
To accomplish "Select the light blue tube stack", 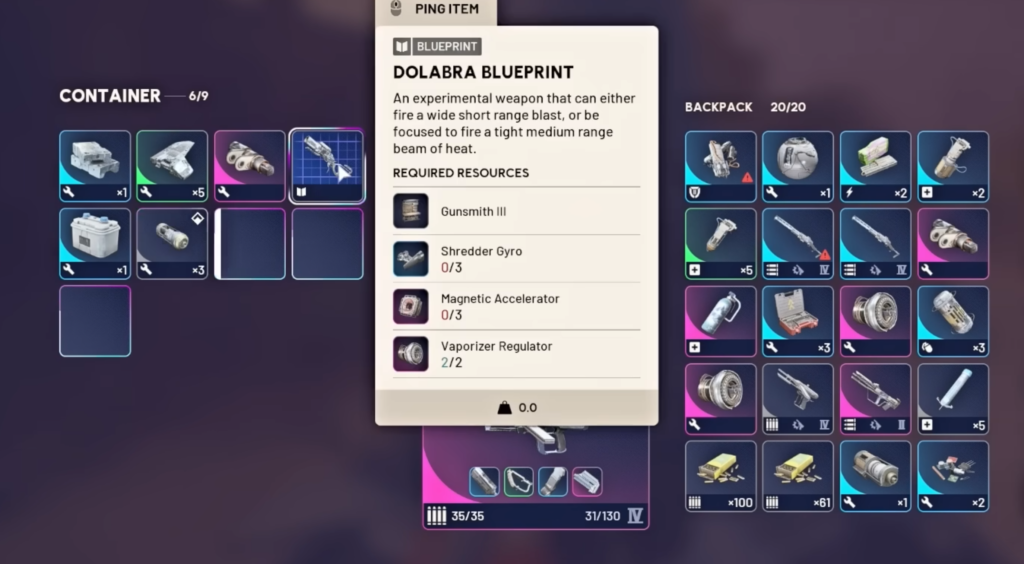I will pos(952,398).
